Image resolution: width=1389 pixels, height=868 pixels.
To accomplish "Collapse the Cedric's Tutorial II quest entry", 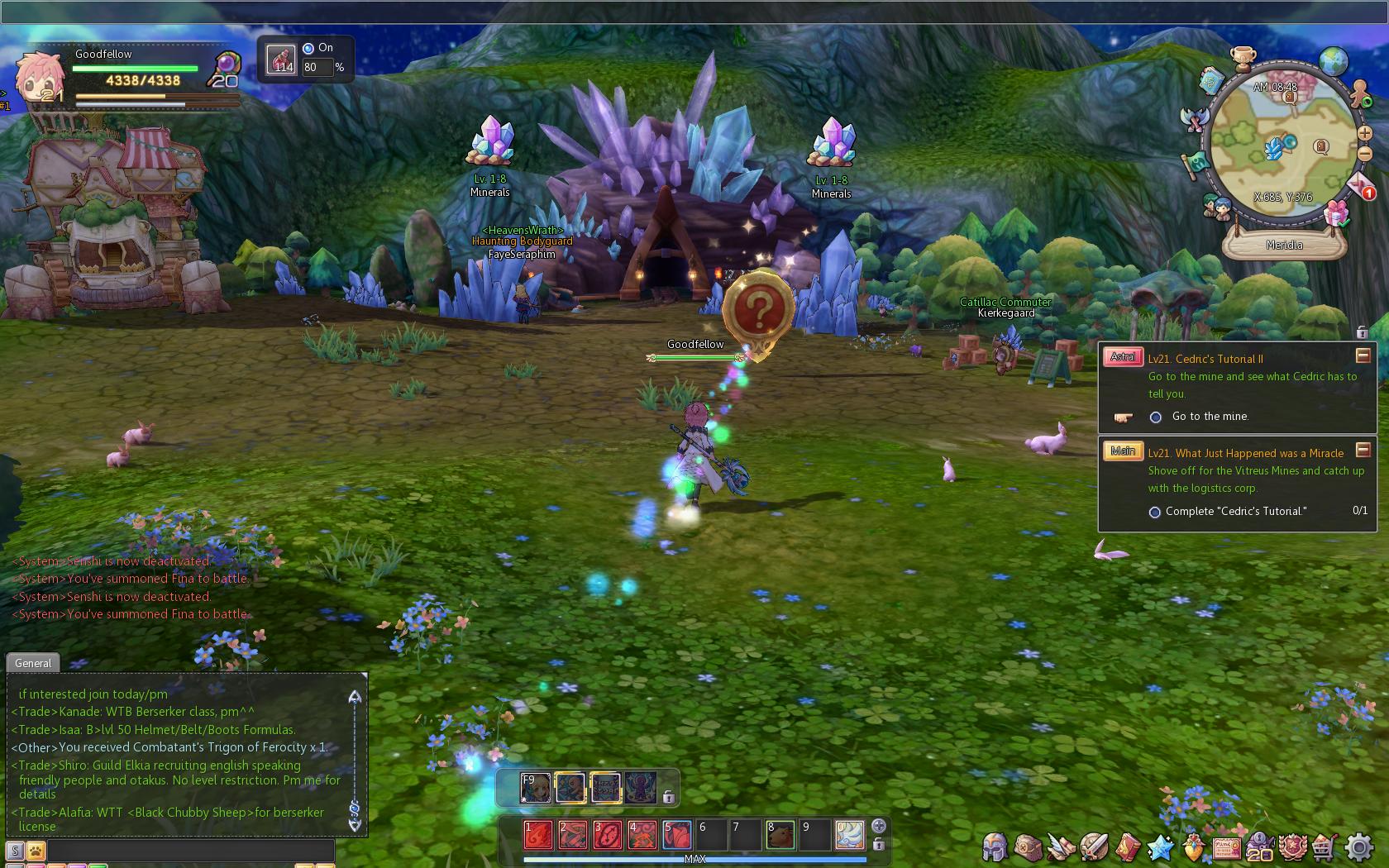I will pos(1363,355).
